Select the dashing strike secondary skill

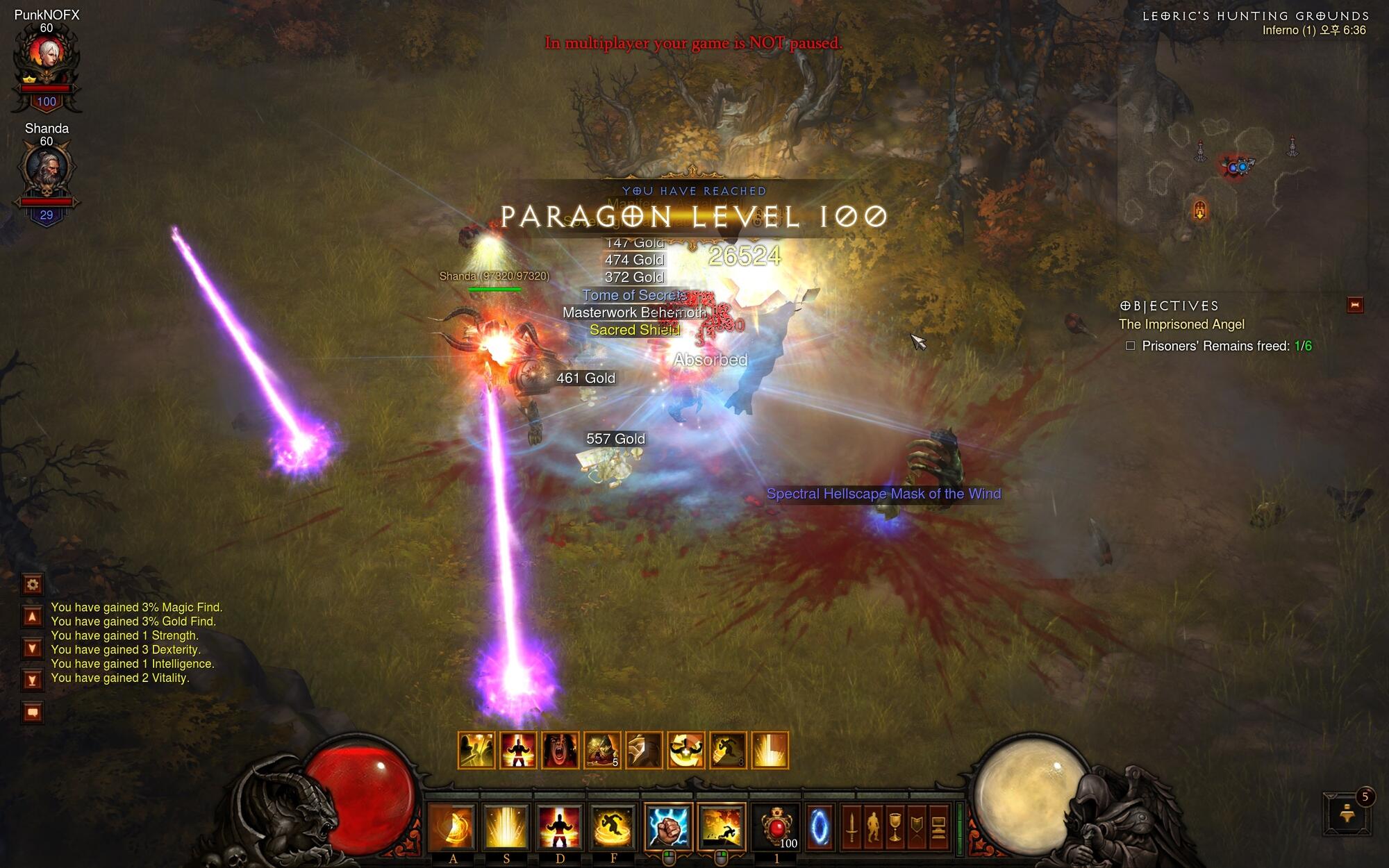coord(722,826)
